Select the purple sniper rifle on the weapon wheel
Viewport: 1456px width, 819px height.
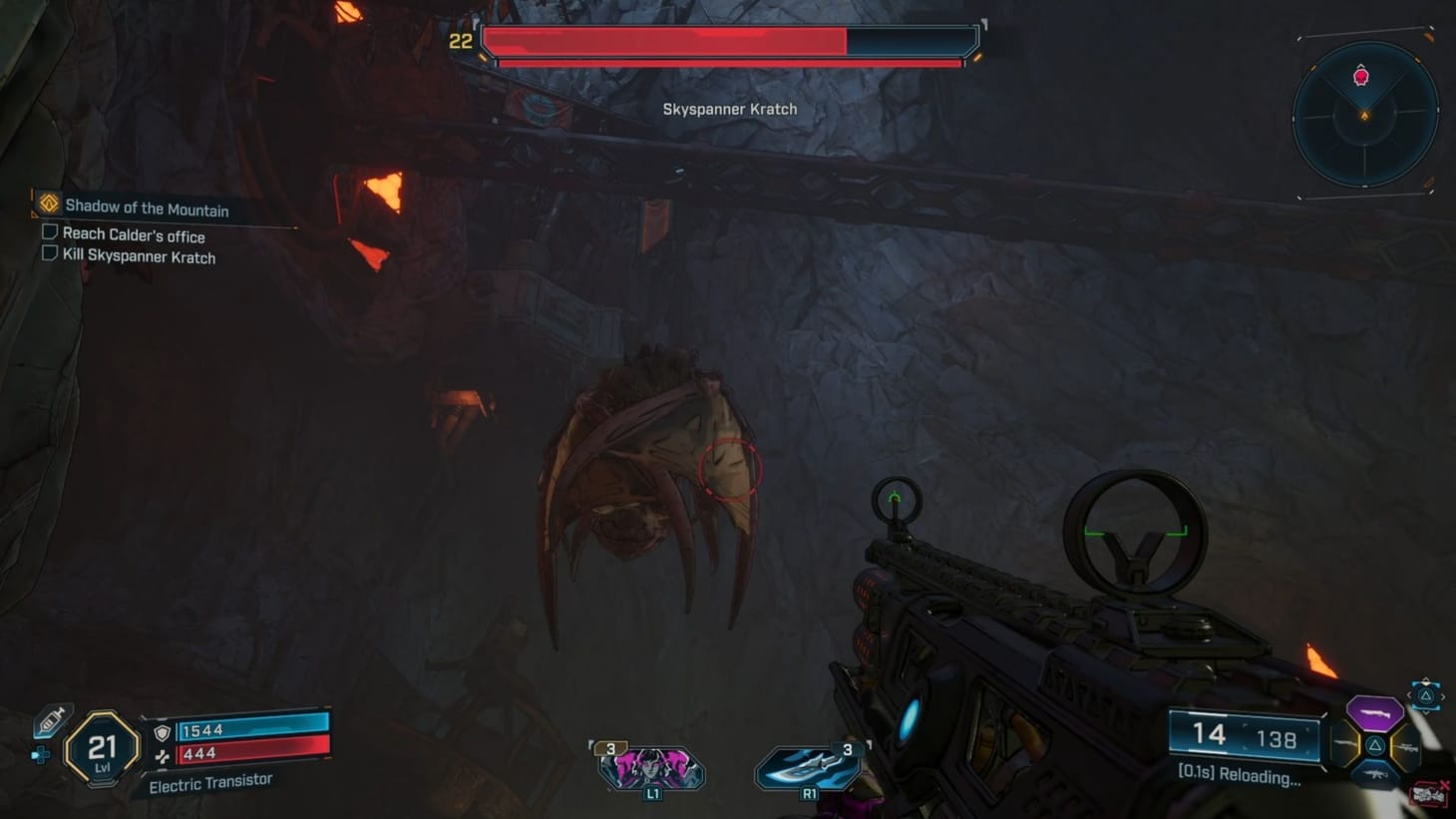click(x=1374, y=713)
